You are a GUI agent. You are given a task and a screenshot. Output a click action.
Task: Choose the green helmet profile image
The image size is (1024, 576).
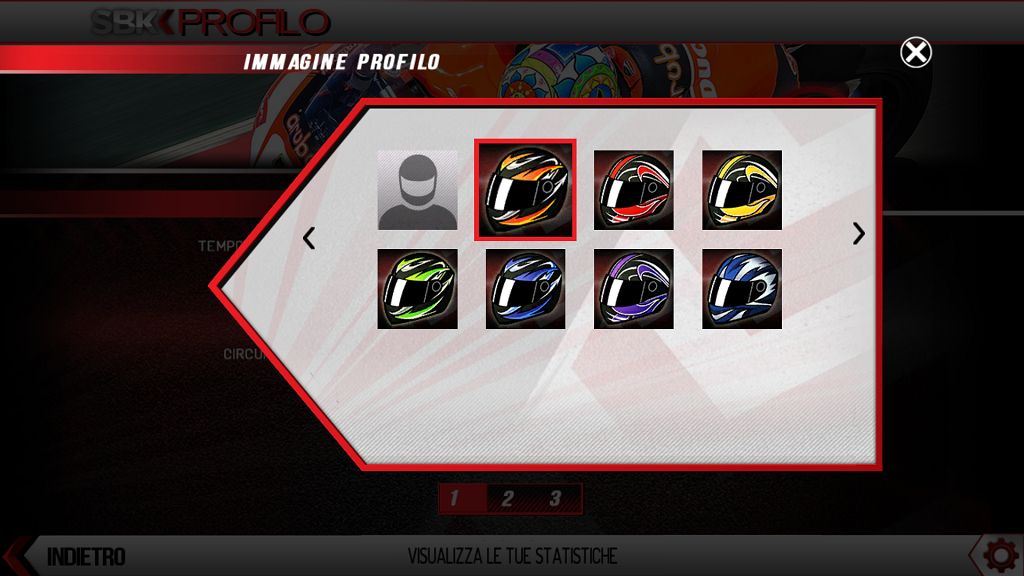pyautogui.click(x=417, y=289)
